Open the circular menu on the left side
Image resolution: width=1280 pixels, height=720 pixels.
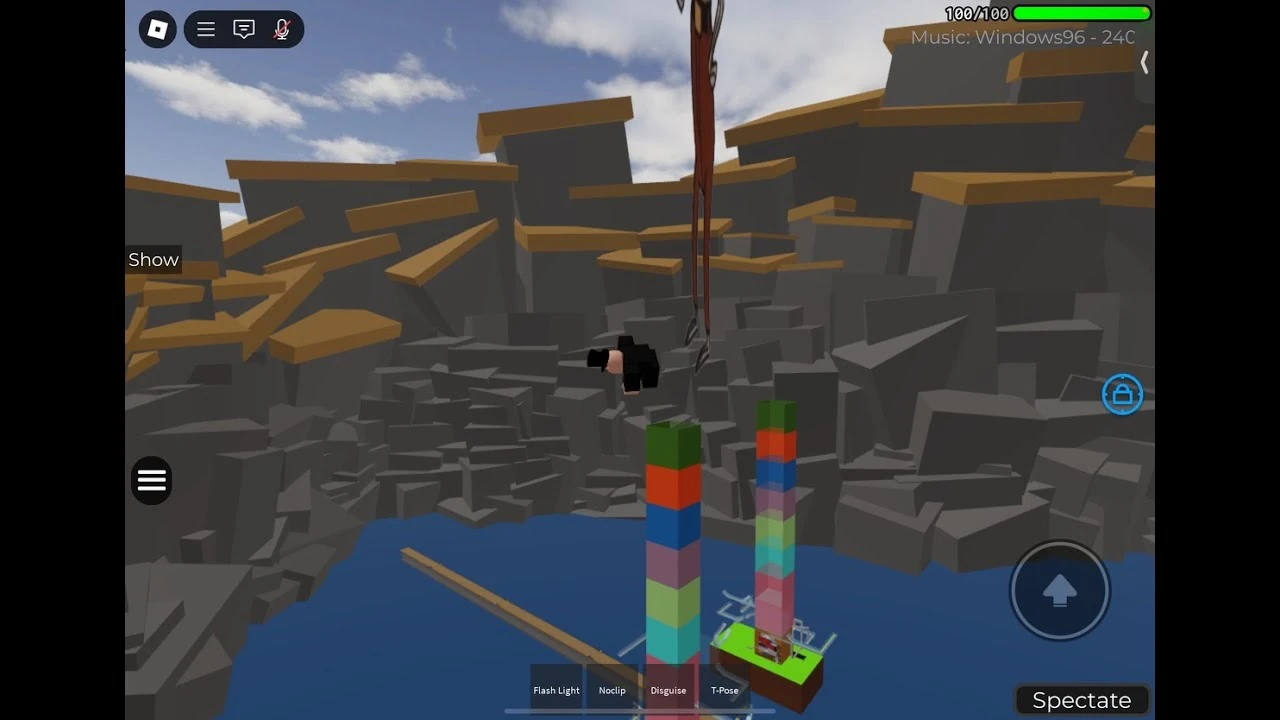point(151,480)
